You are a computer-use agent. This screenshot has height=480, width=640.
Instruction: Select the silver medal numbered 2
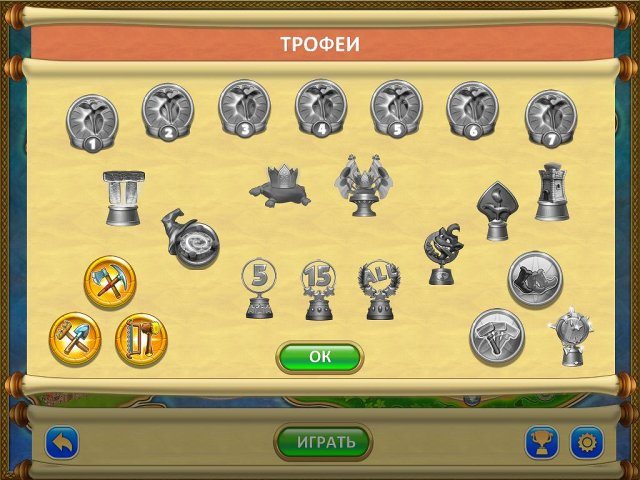(x=167, y=109)
